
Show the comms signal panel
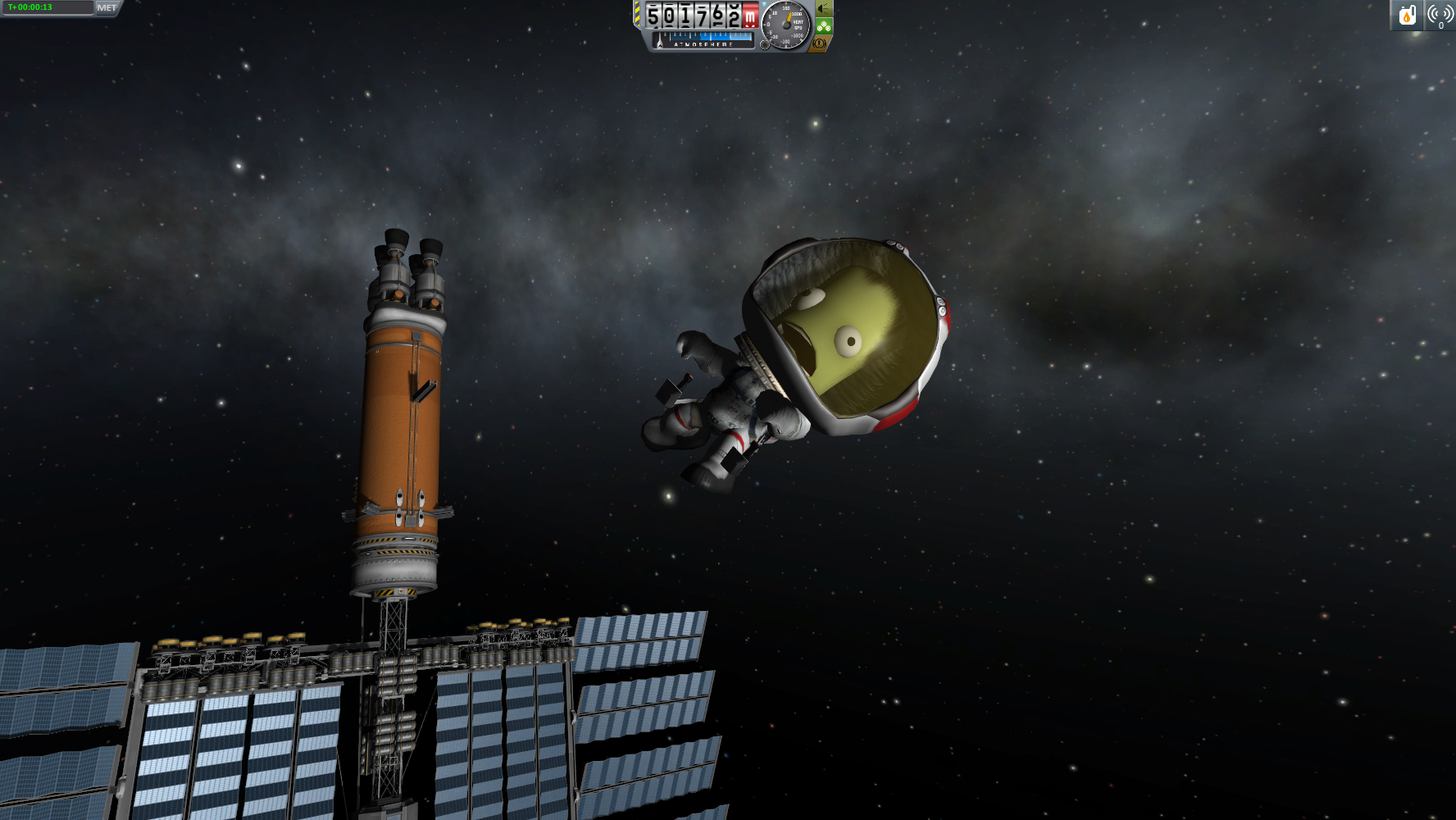pyautogui.click(x=1440, y=15)
